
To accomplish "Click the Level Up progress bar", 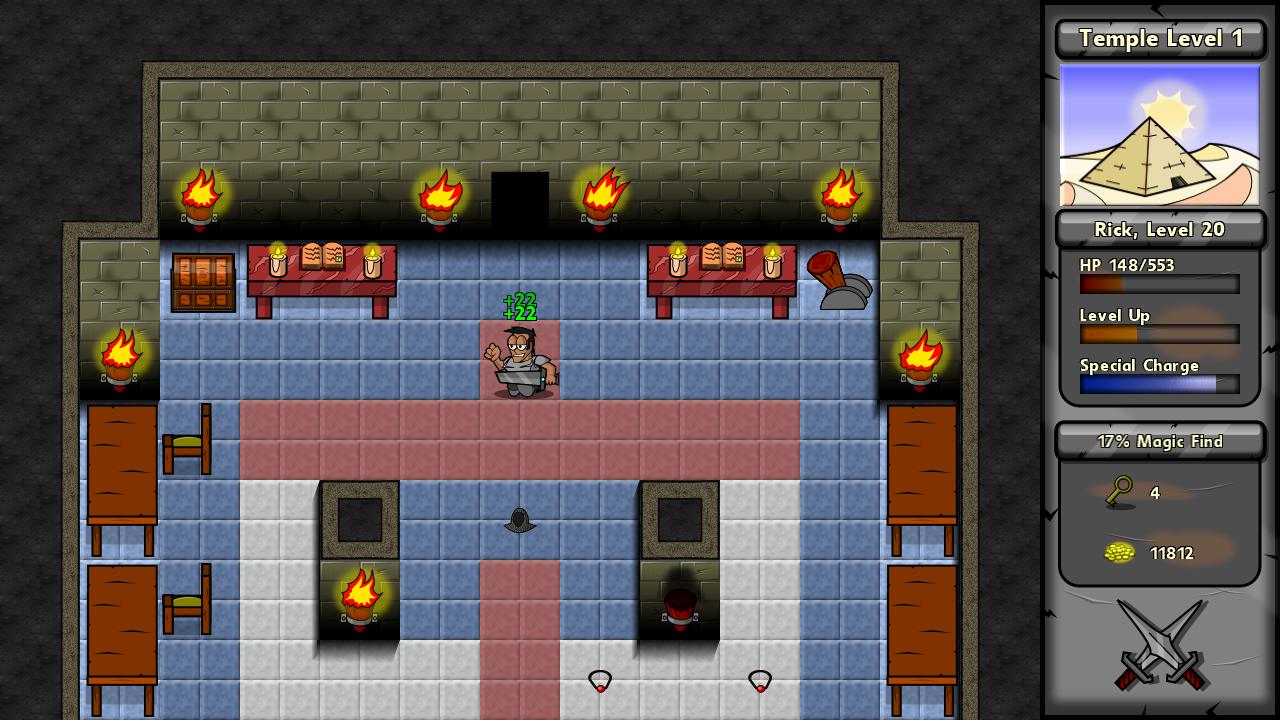I will click(1159, 334).
